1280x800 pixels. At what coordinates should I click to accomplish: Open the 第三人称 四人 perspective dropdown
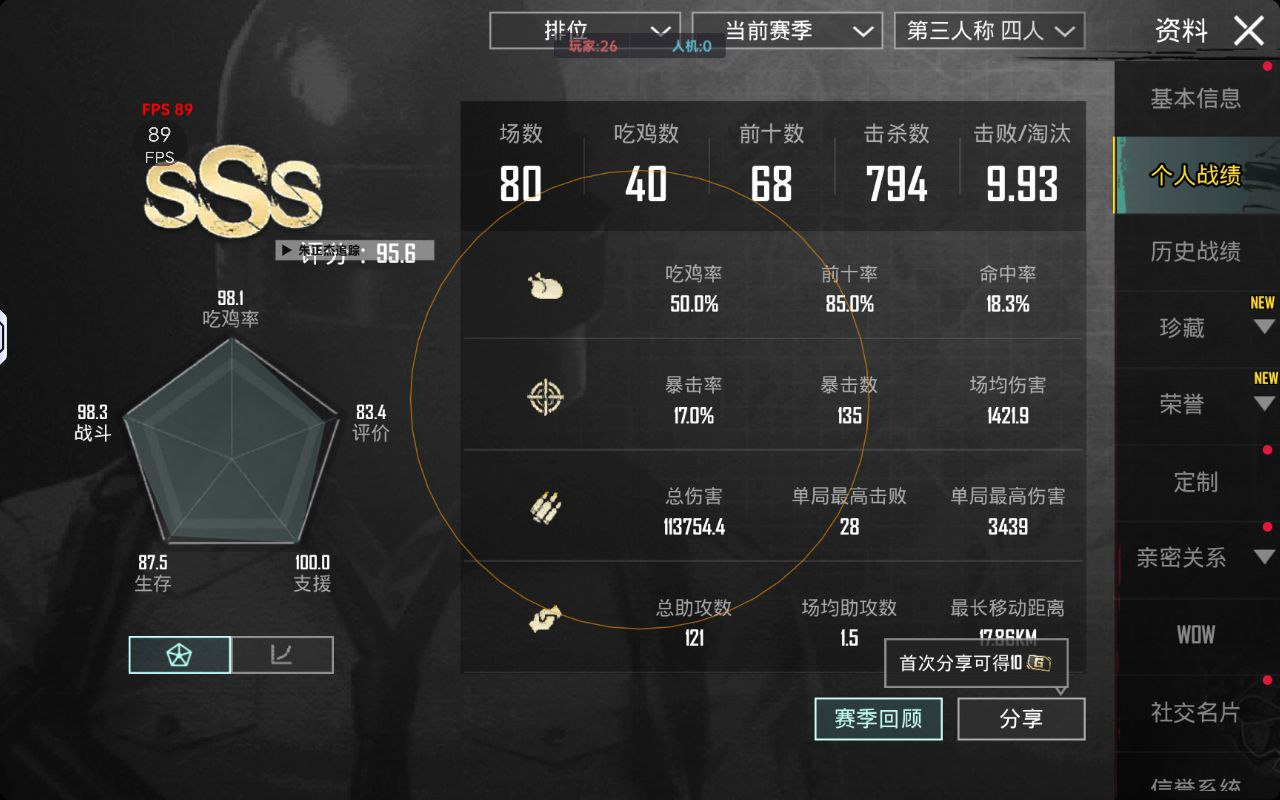point(989,30)
